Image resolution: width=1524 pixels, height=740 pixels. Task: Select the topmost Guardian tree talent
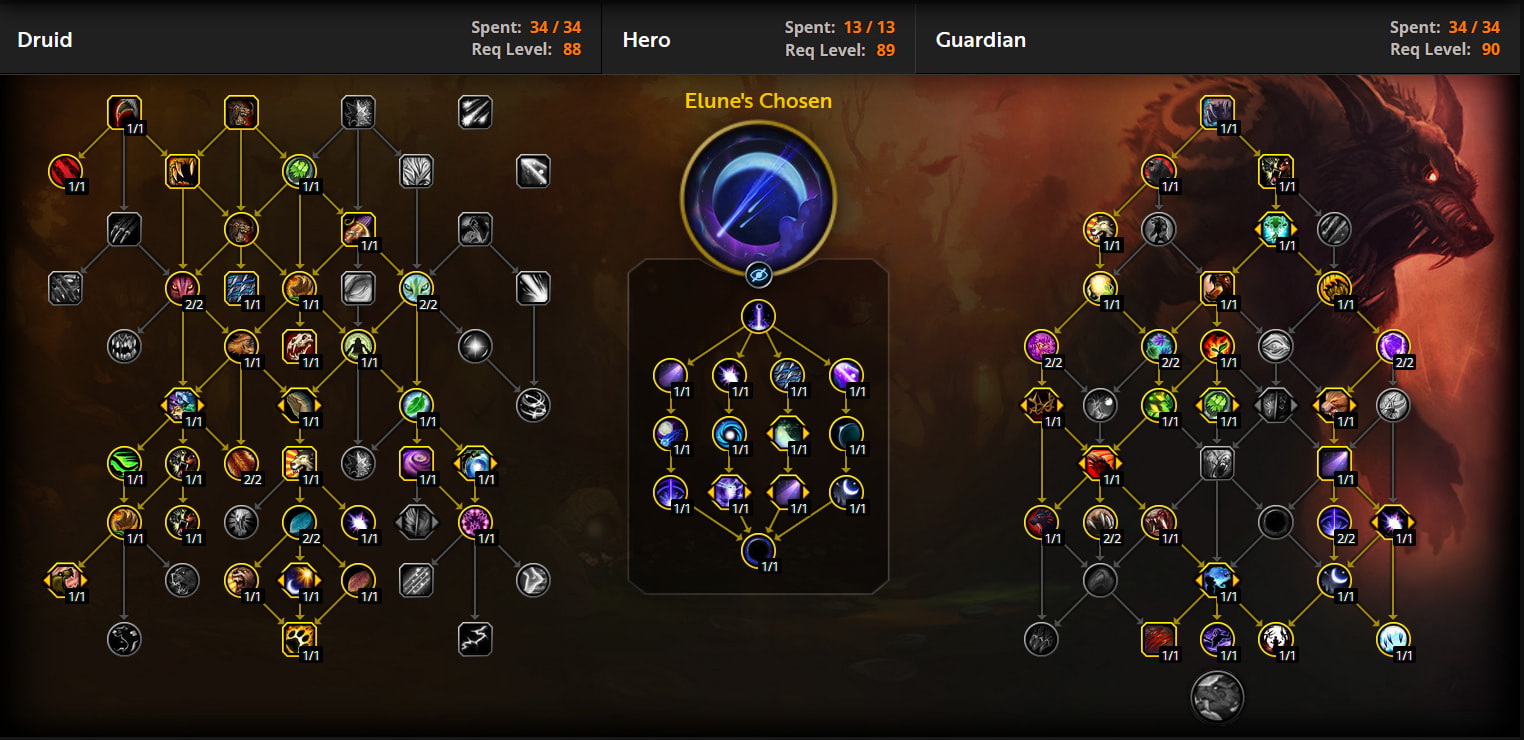click(x=1217, y=113)
